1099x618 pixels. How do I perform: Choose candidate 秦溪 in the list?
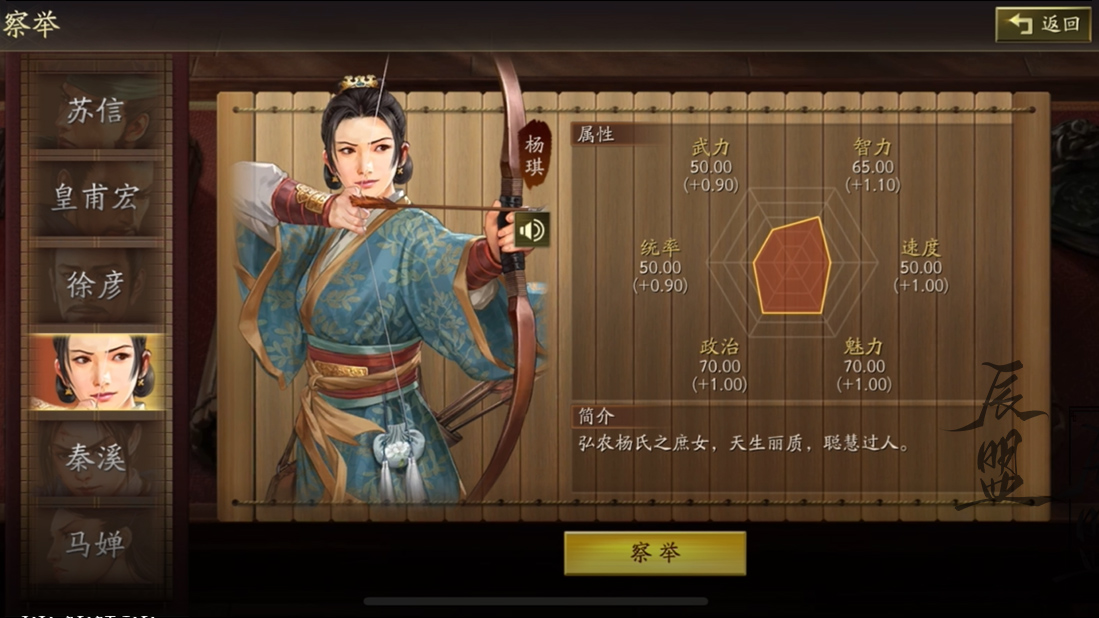[97, 458]
